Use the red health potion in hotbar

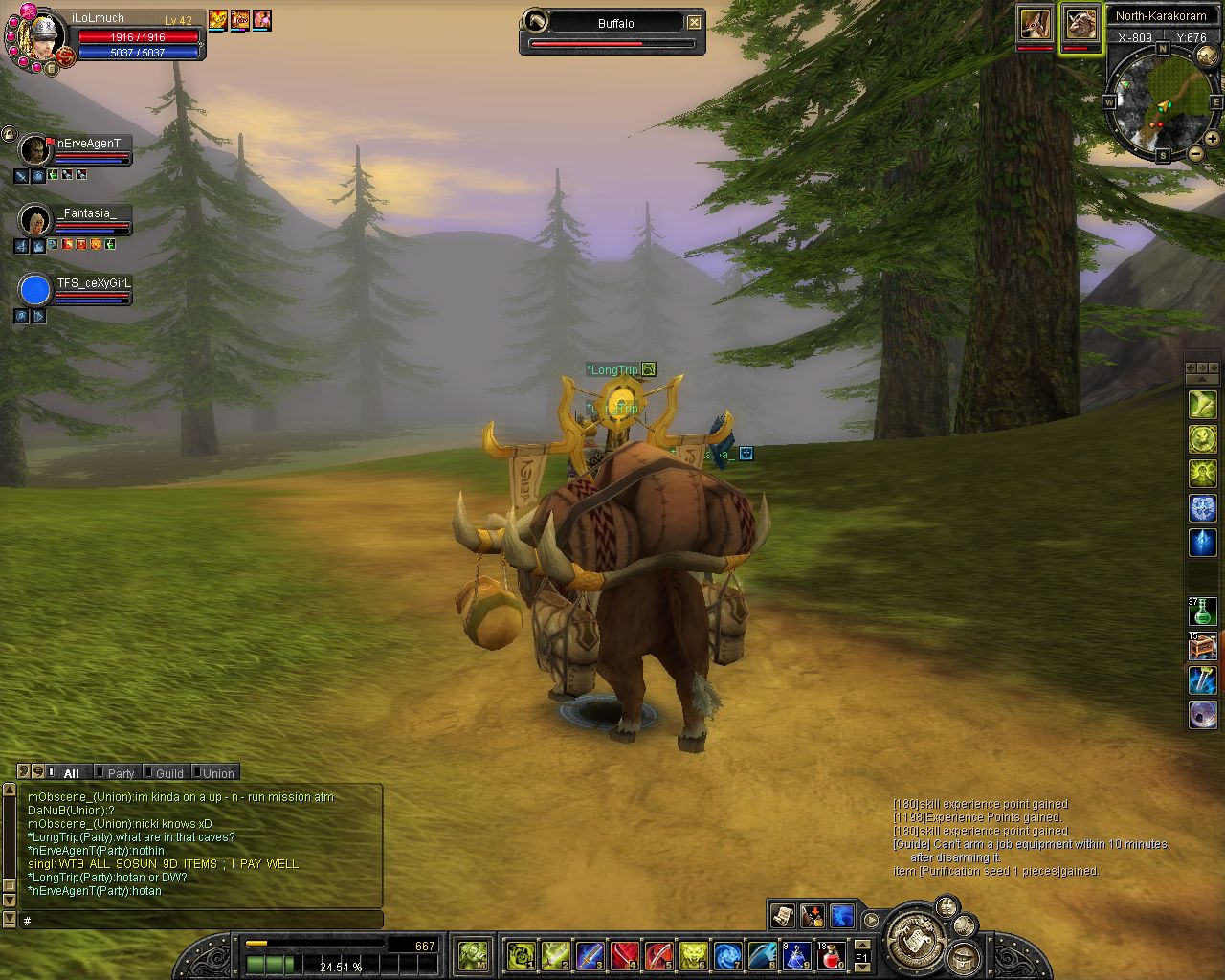pyautogui.click(x=831, y=954)
